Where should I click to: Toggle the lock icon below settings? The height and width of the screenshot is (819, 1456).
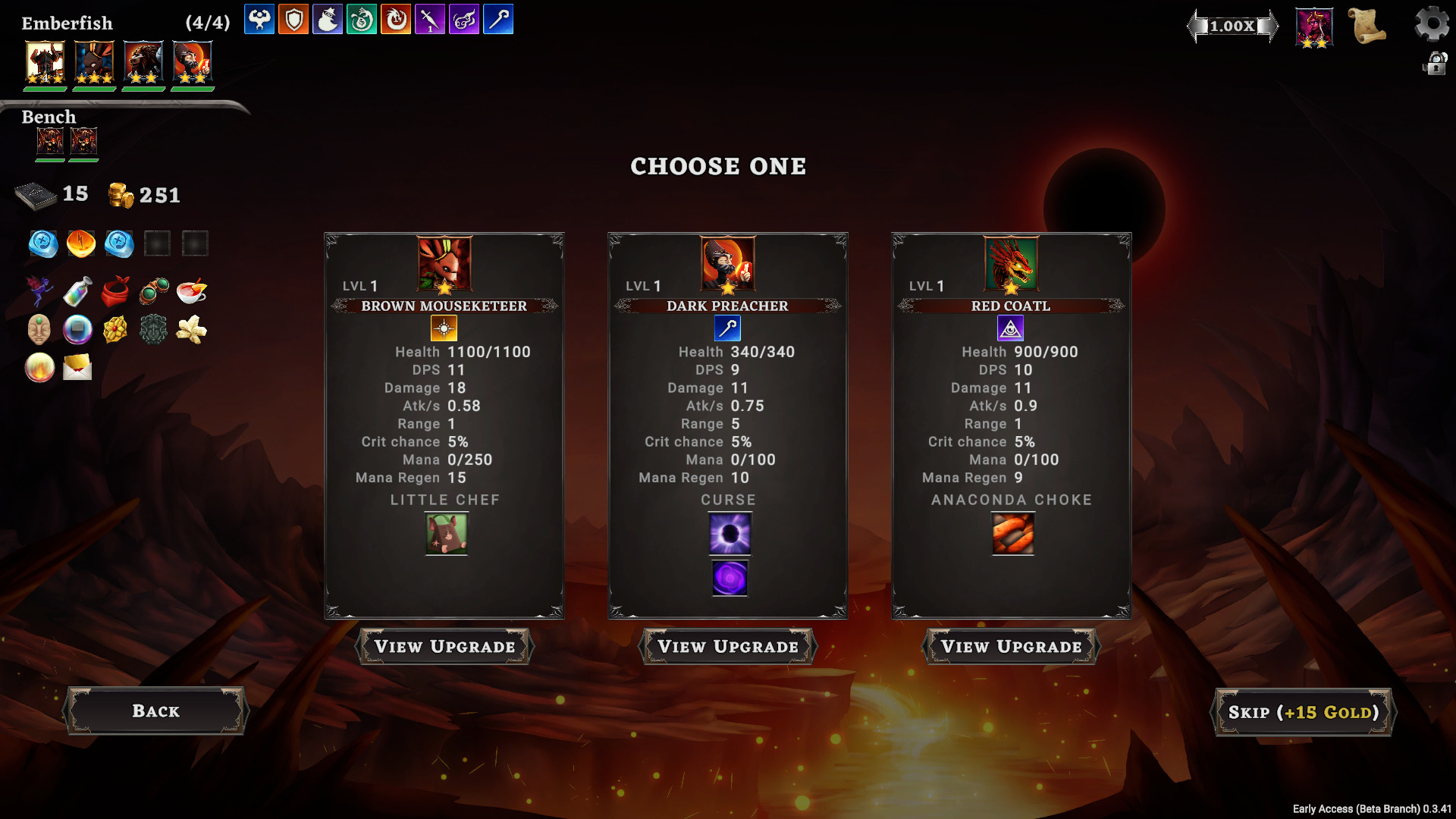tap(1435, 64)
